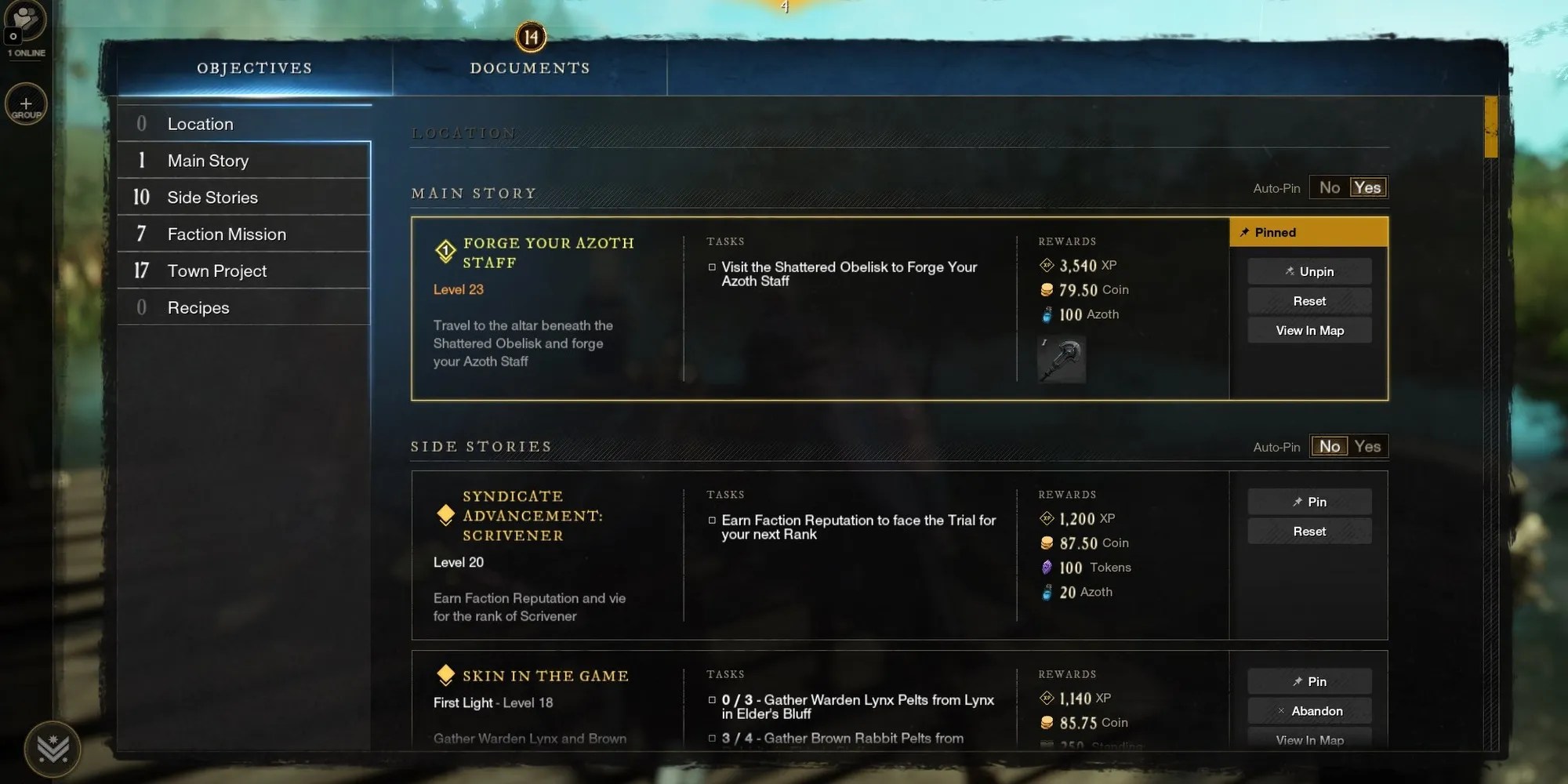Click the Skin In The Game quest diamond
Screen dimensions: 1568x784
(446, 673)
